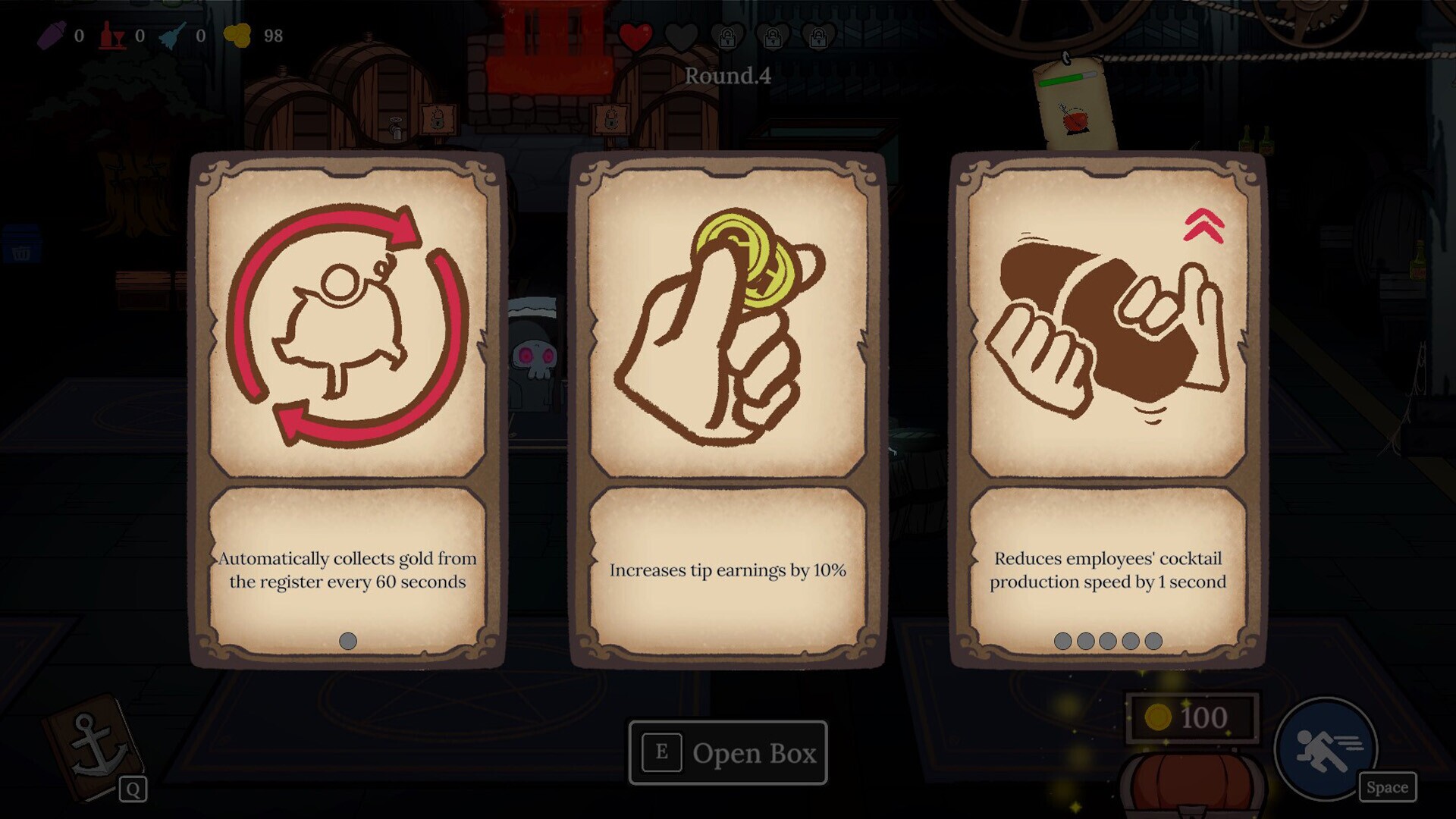Click the 100 gold reroll chest

pos(1191,781)
